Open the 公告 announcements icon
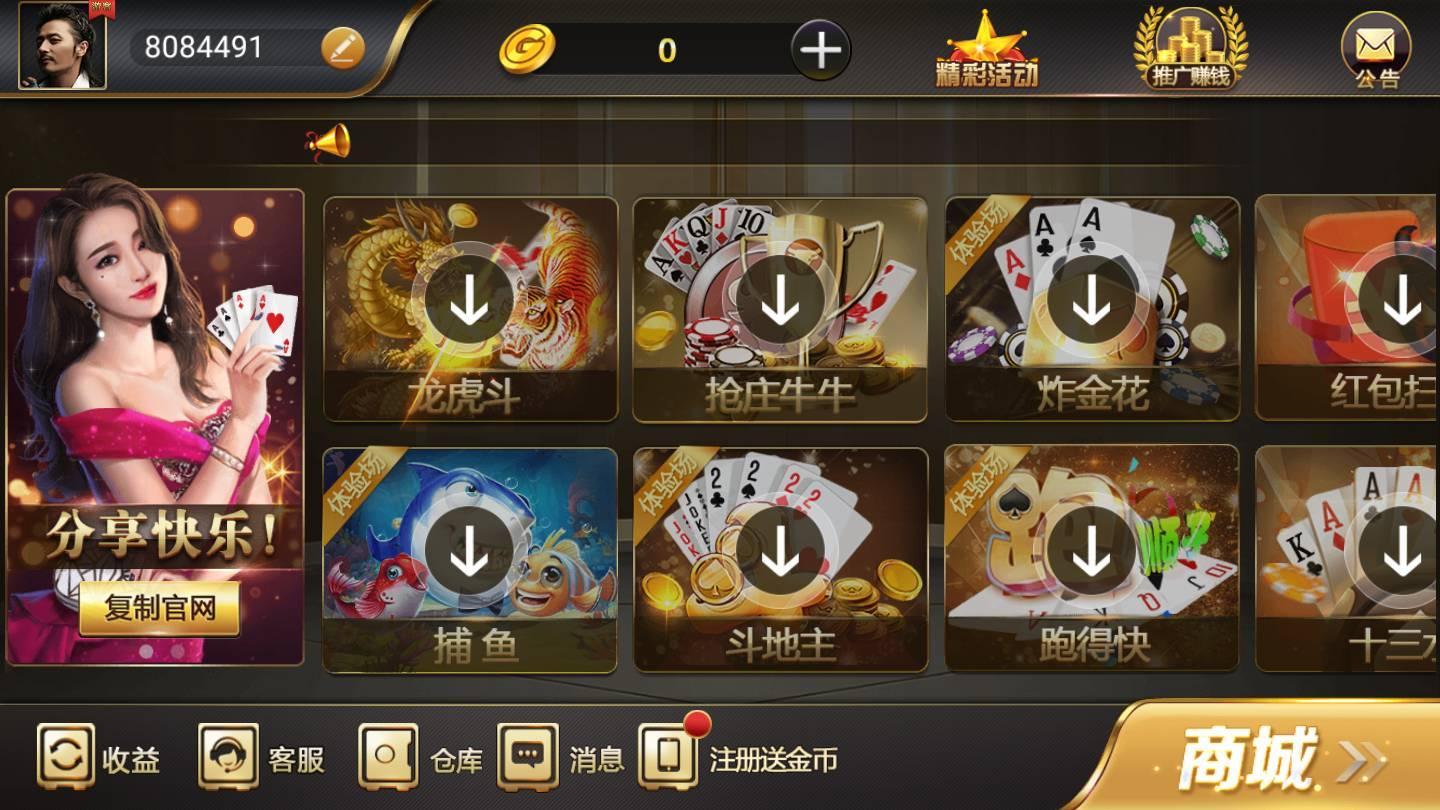 tap(1377, 50)
